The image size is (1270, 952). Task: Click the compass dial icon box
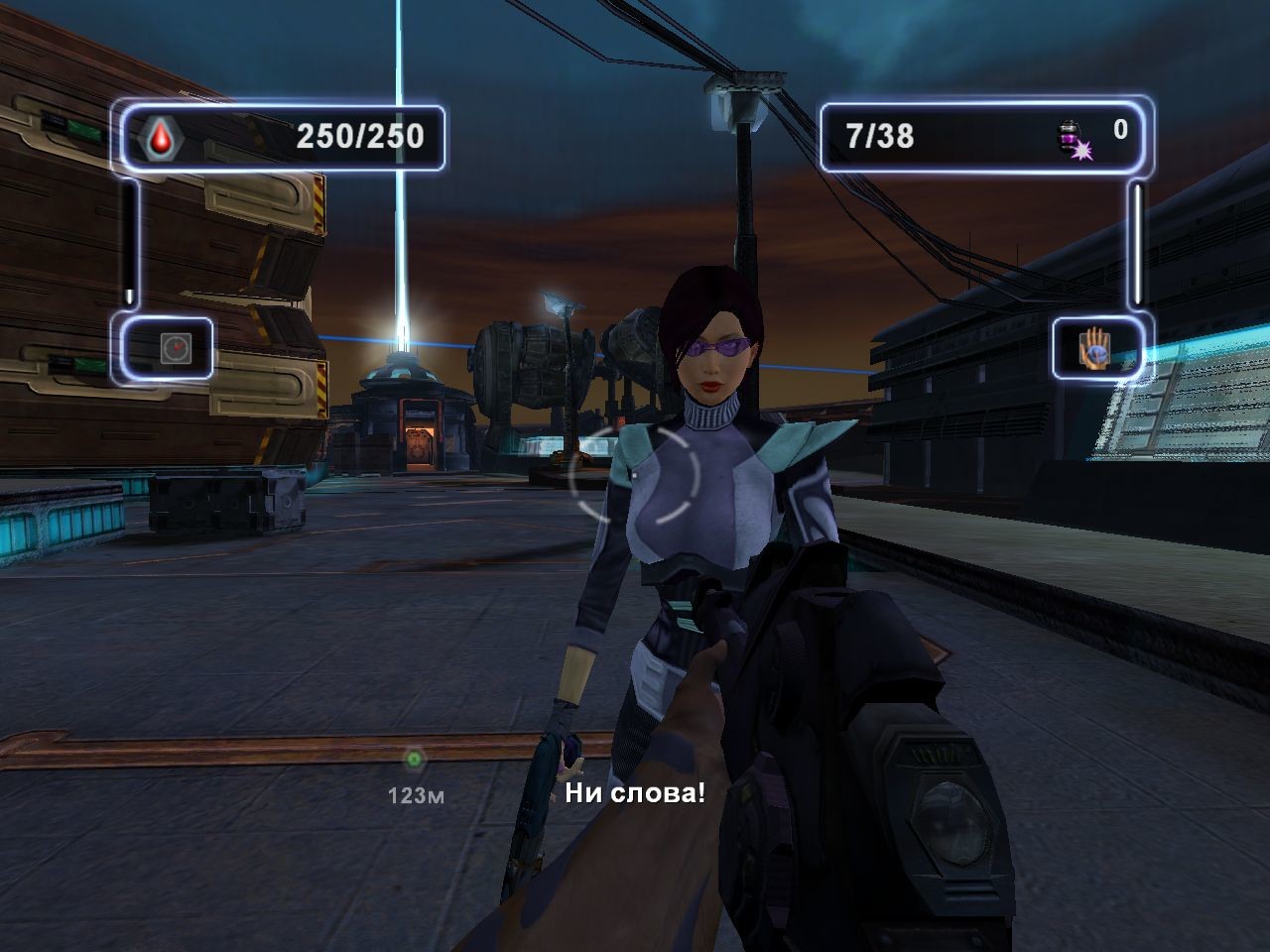[173, 348]
